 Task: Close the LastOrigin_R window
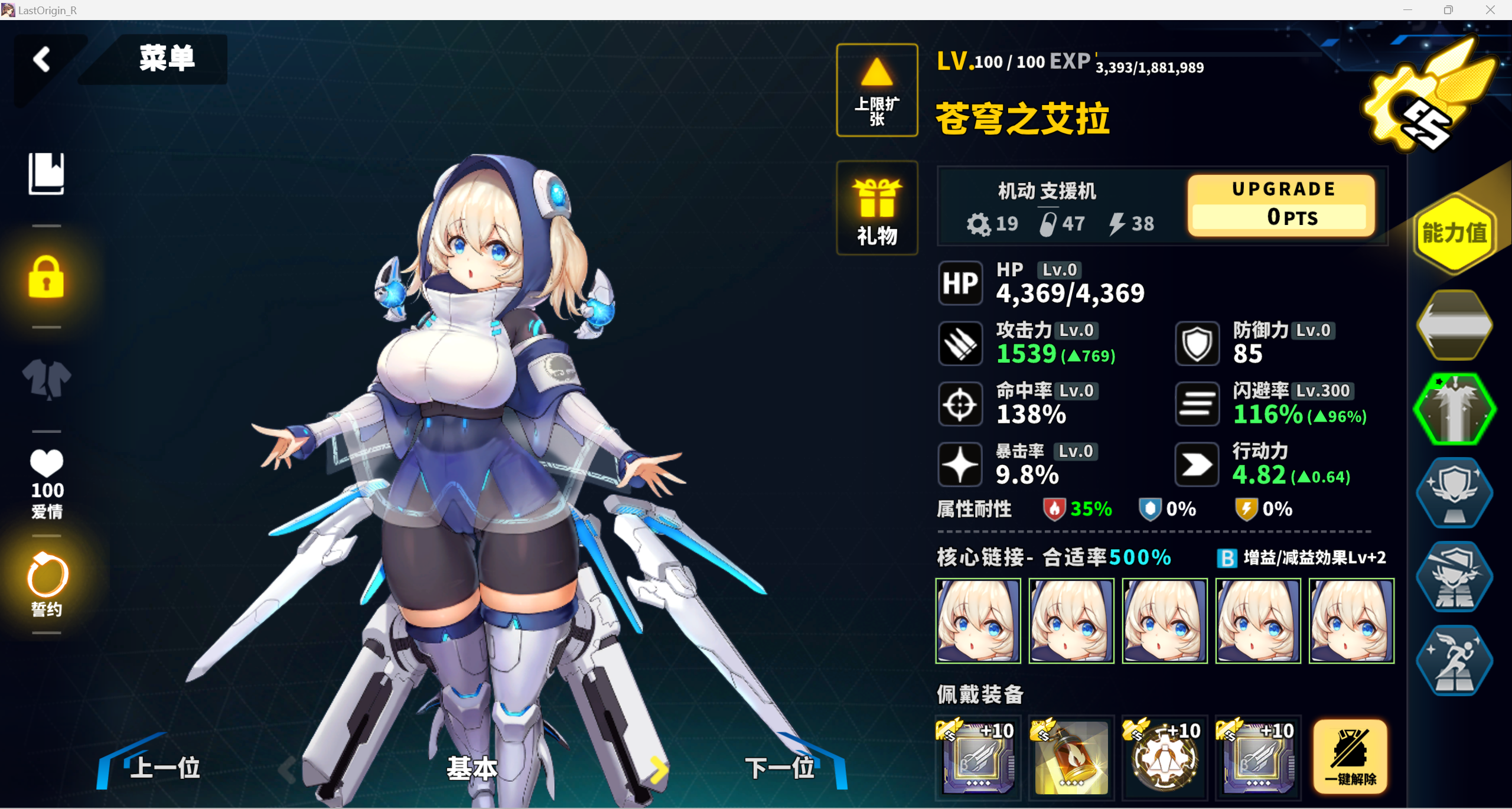point(1490,10)
